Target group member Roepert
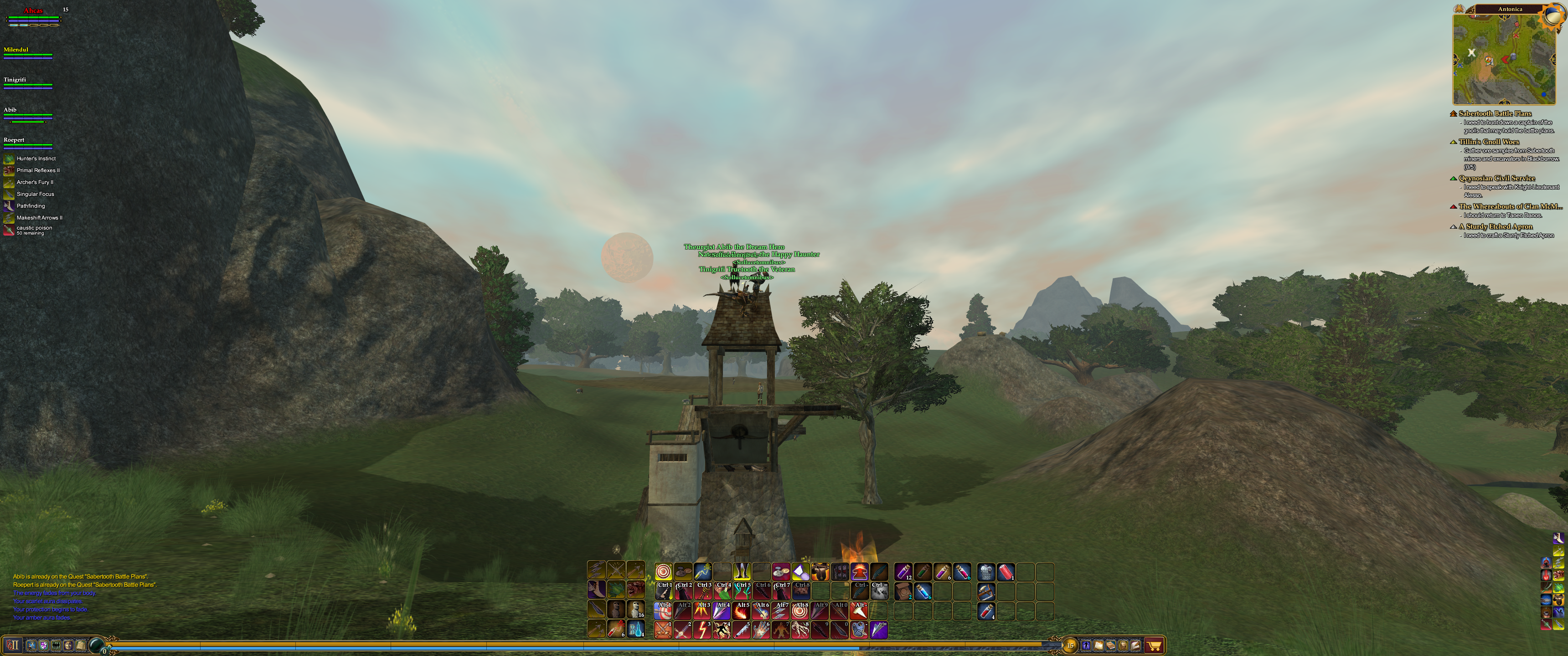 pyautogui.click(x=15, y=140)
